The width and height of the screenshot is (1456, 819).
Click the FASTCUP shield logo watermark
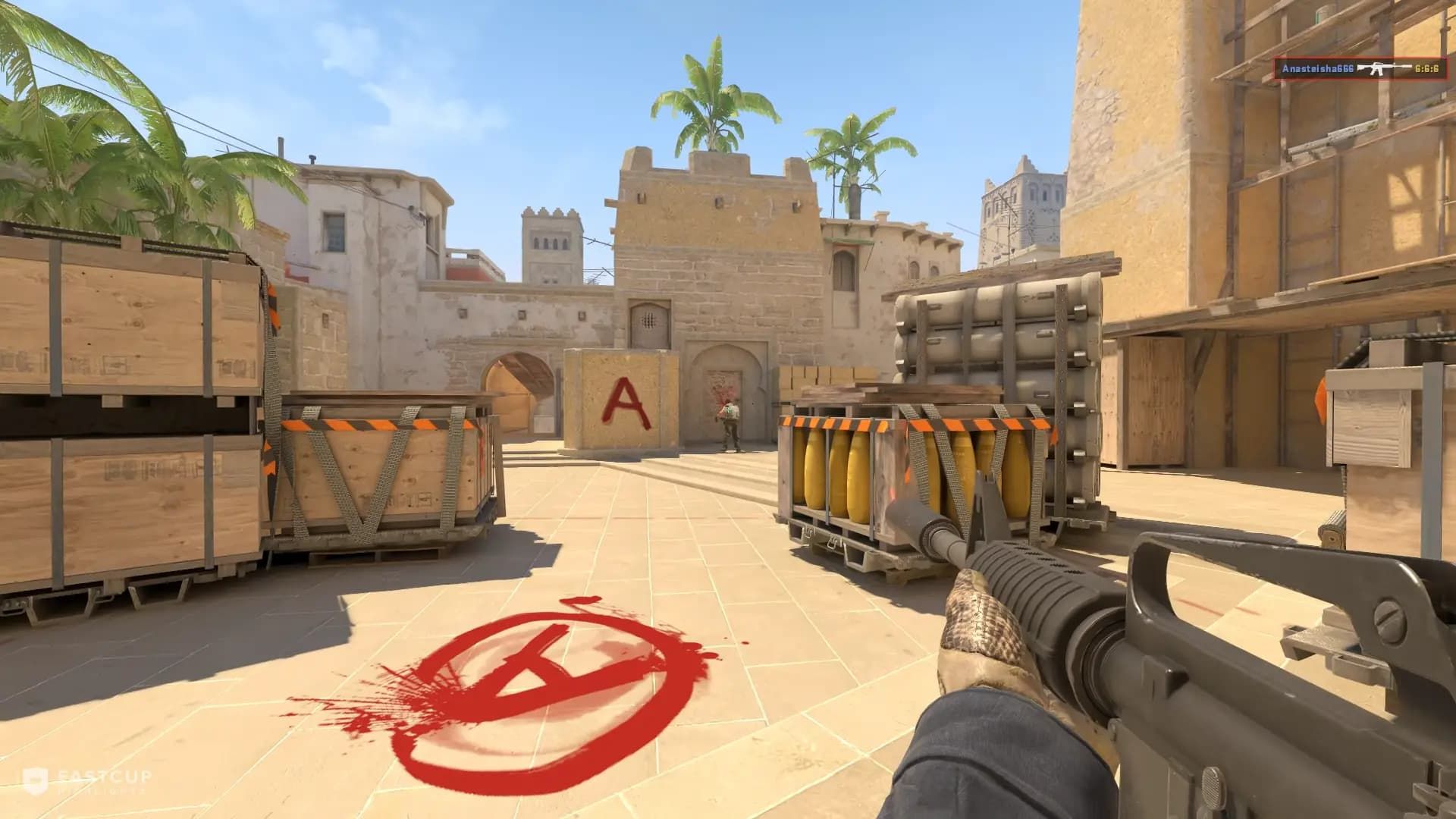point(36,781)
